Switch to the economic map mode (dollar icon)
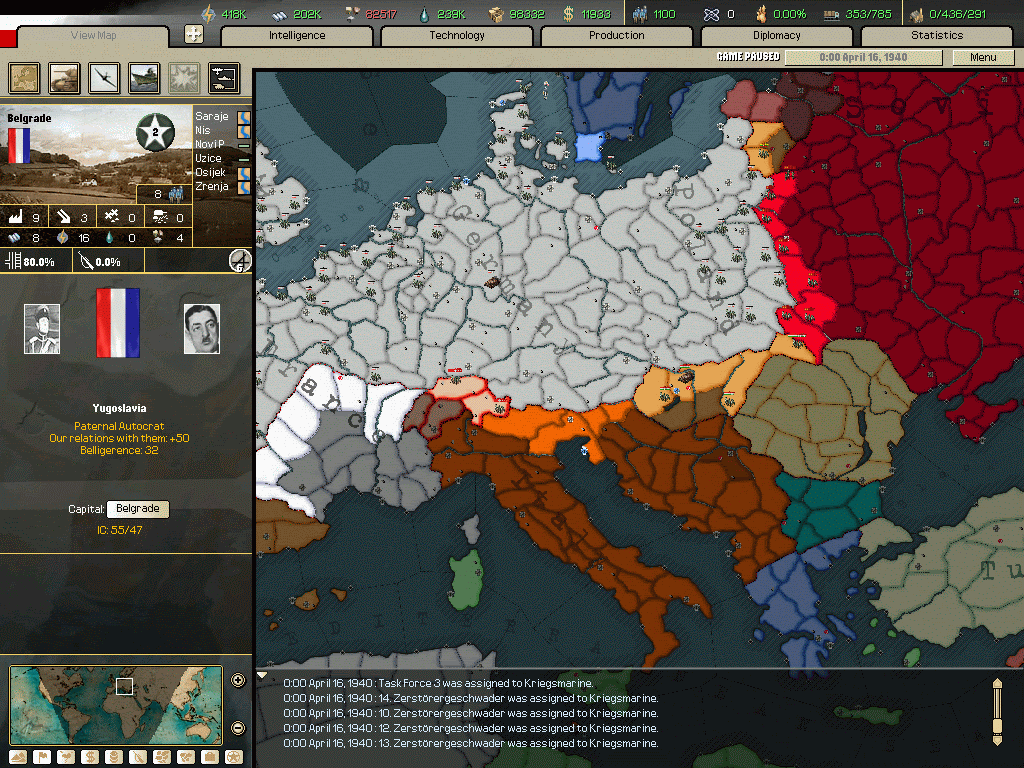Viewport: 1024px width, 768px height. [90, 757]
